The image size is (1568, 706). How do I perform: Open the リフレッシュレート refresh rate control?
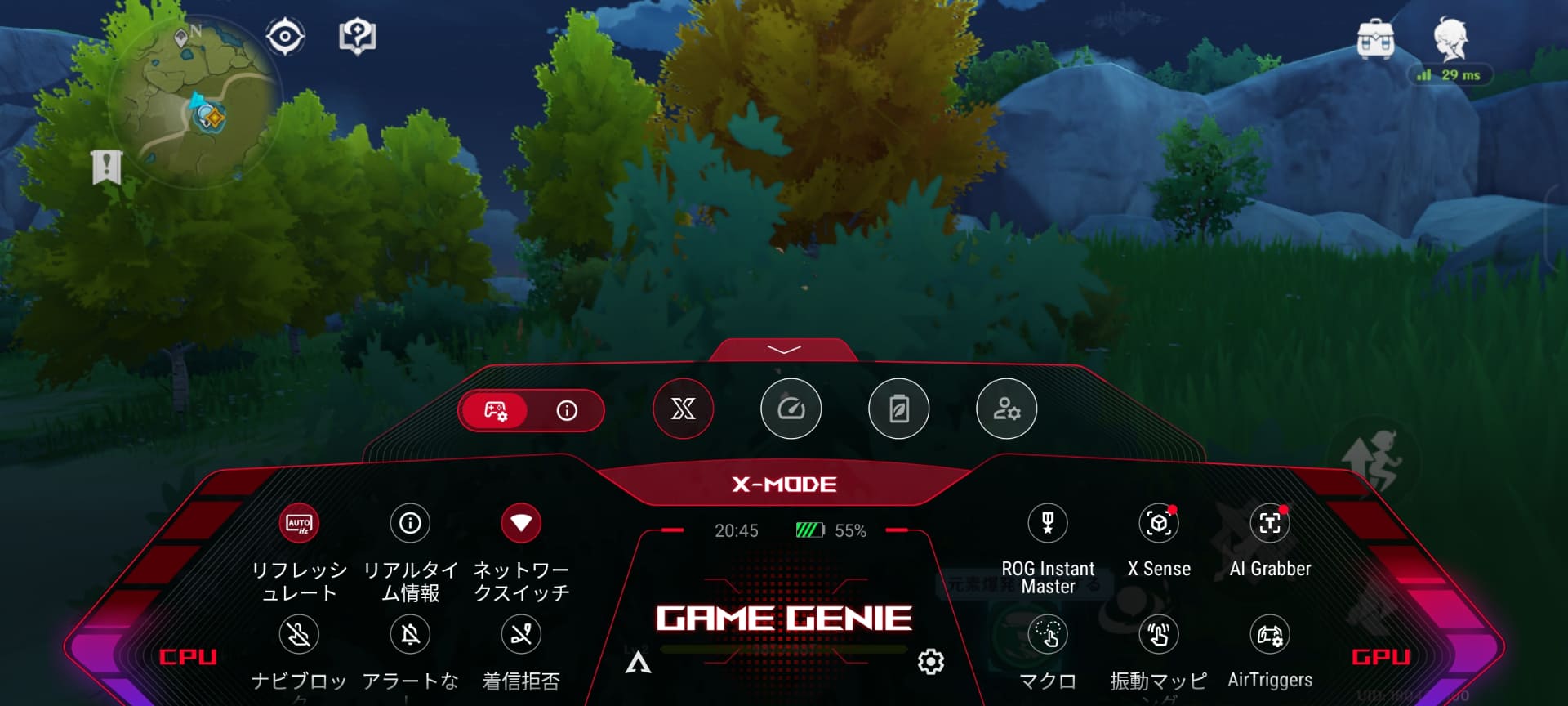[x=299, y=521]
